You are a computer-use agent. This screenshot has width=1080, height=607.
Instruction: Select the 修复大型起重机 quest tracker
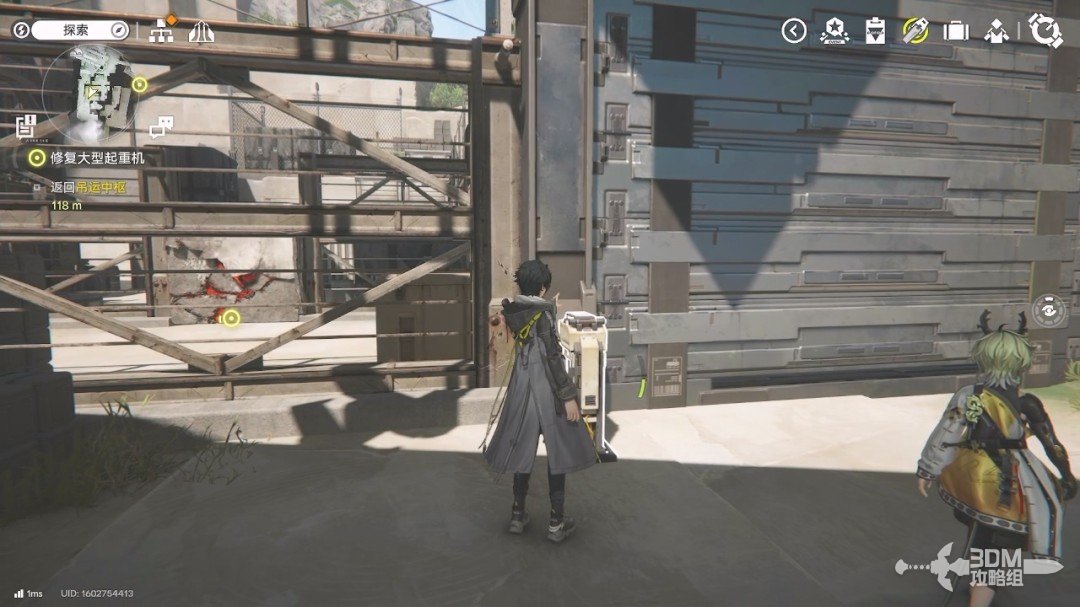click(98, 158)
